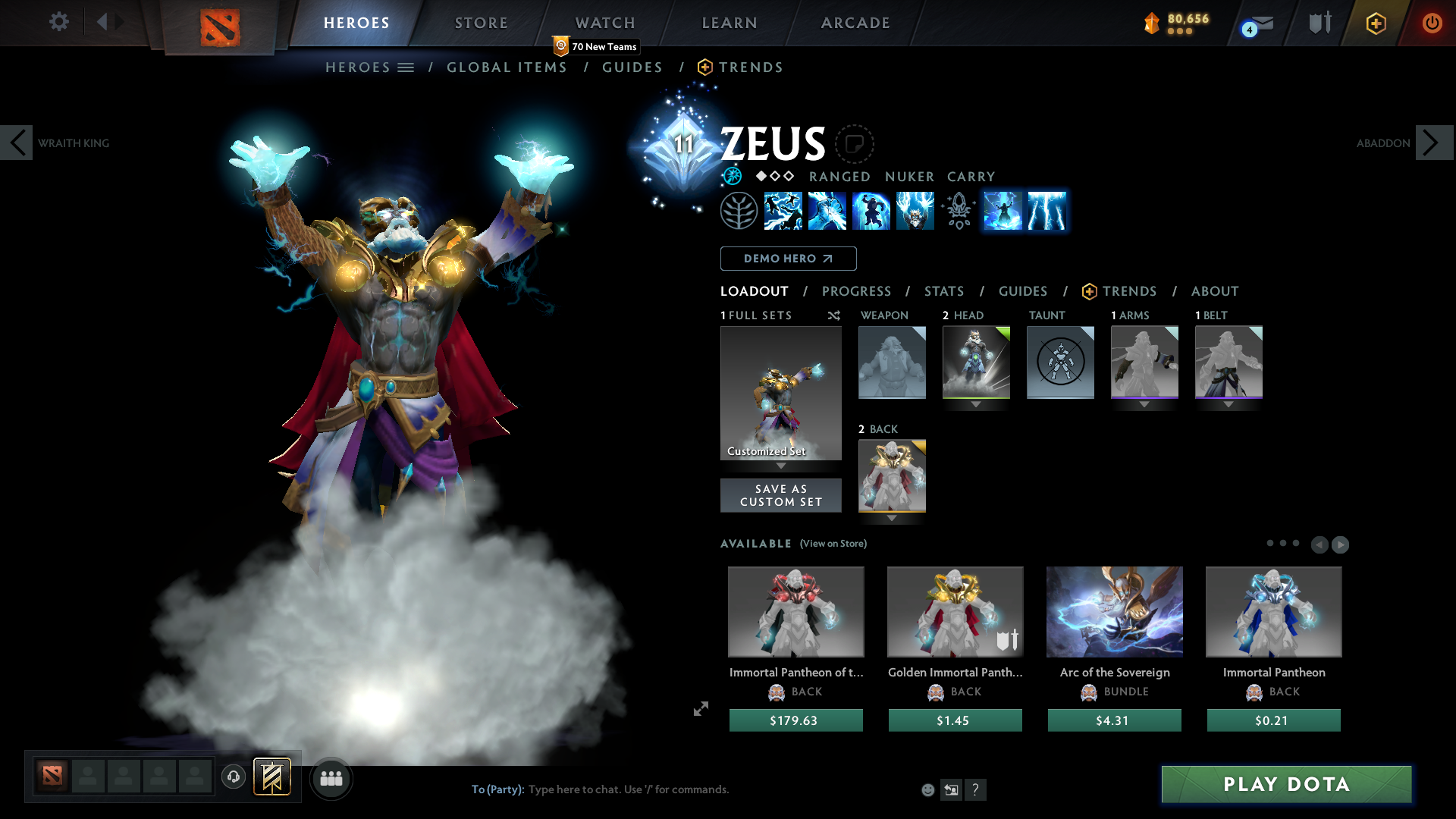Expand the HEAD slot dropdown arrow

[976, 404]
